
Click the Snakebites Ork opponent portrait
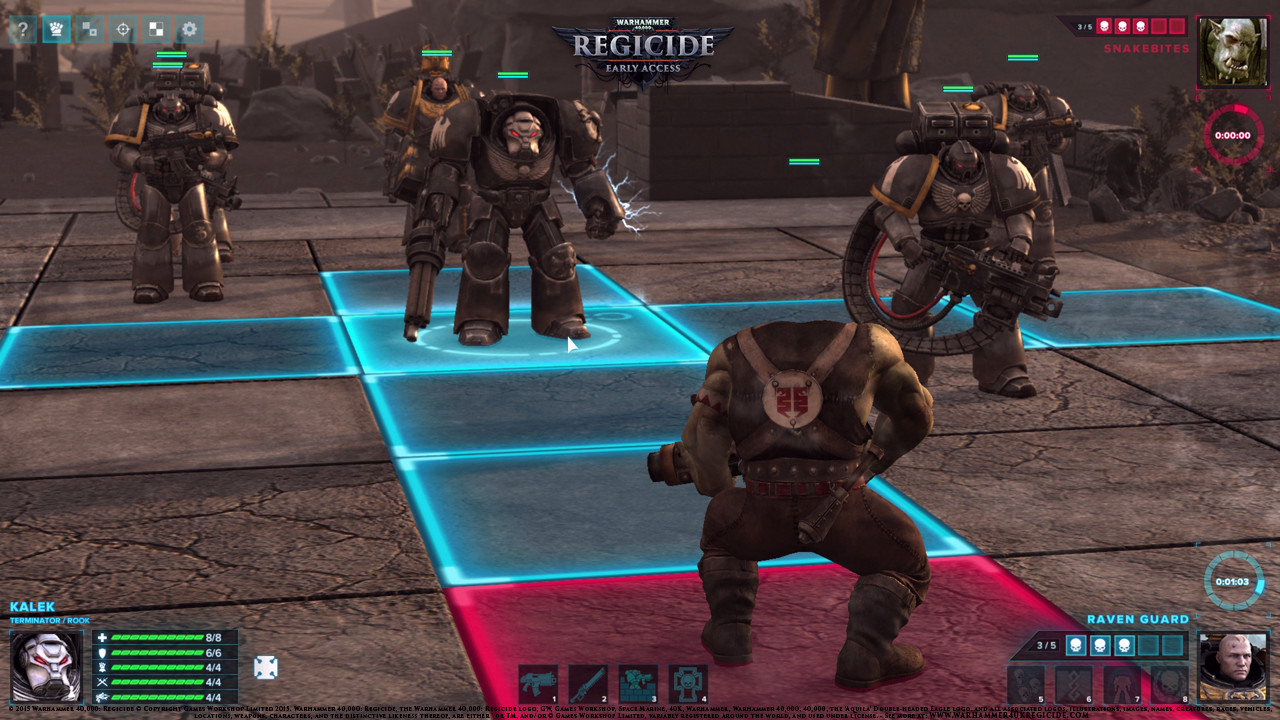tap(1232, 51)
